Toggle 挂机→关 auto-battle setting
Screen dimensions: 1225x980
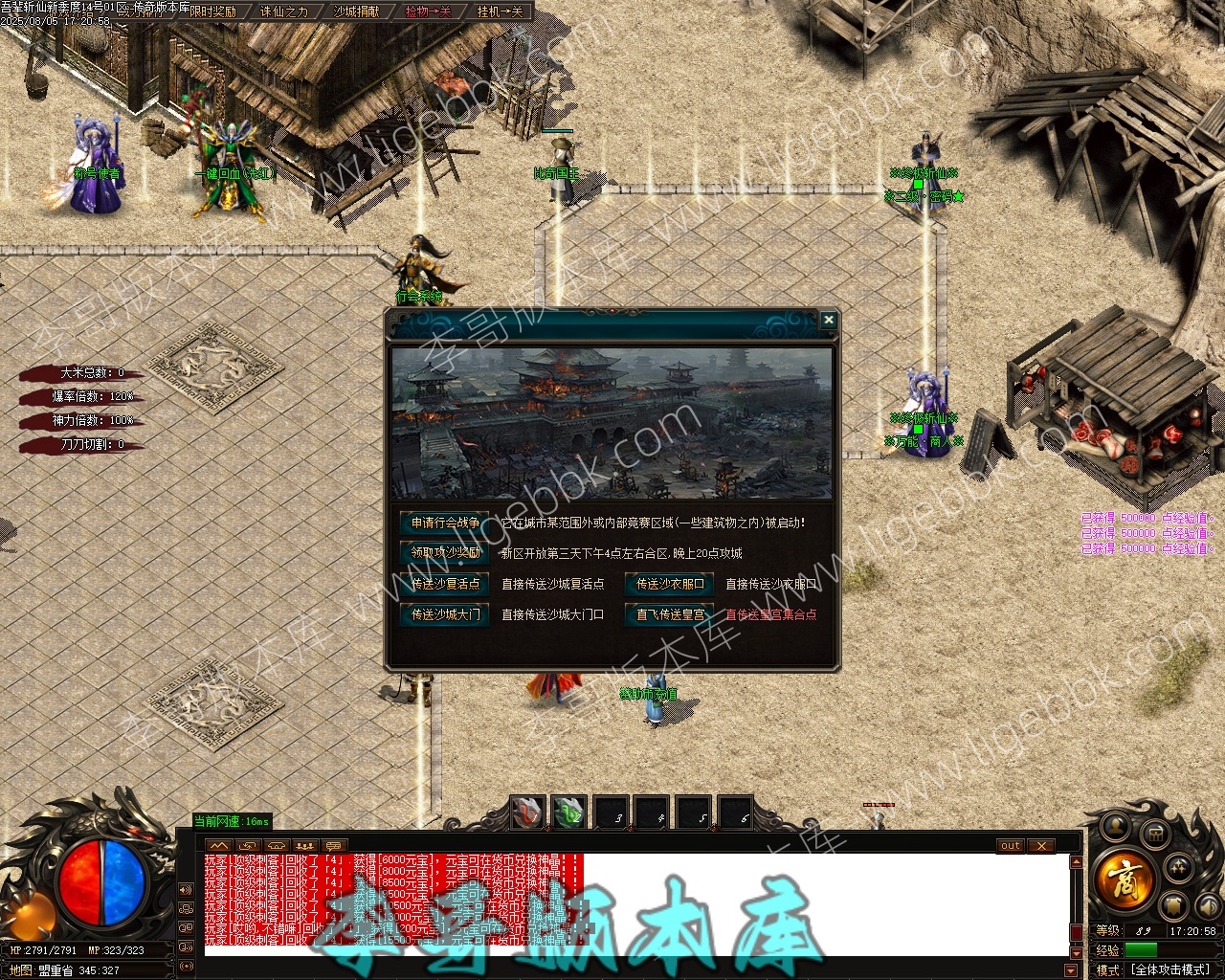tap(500, 11)
